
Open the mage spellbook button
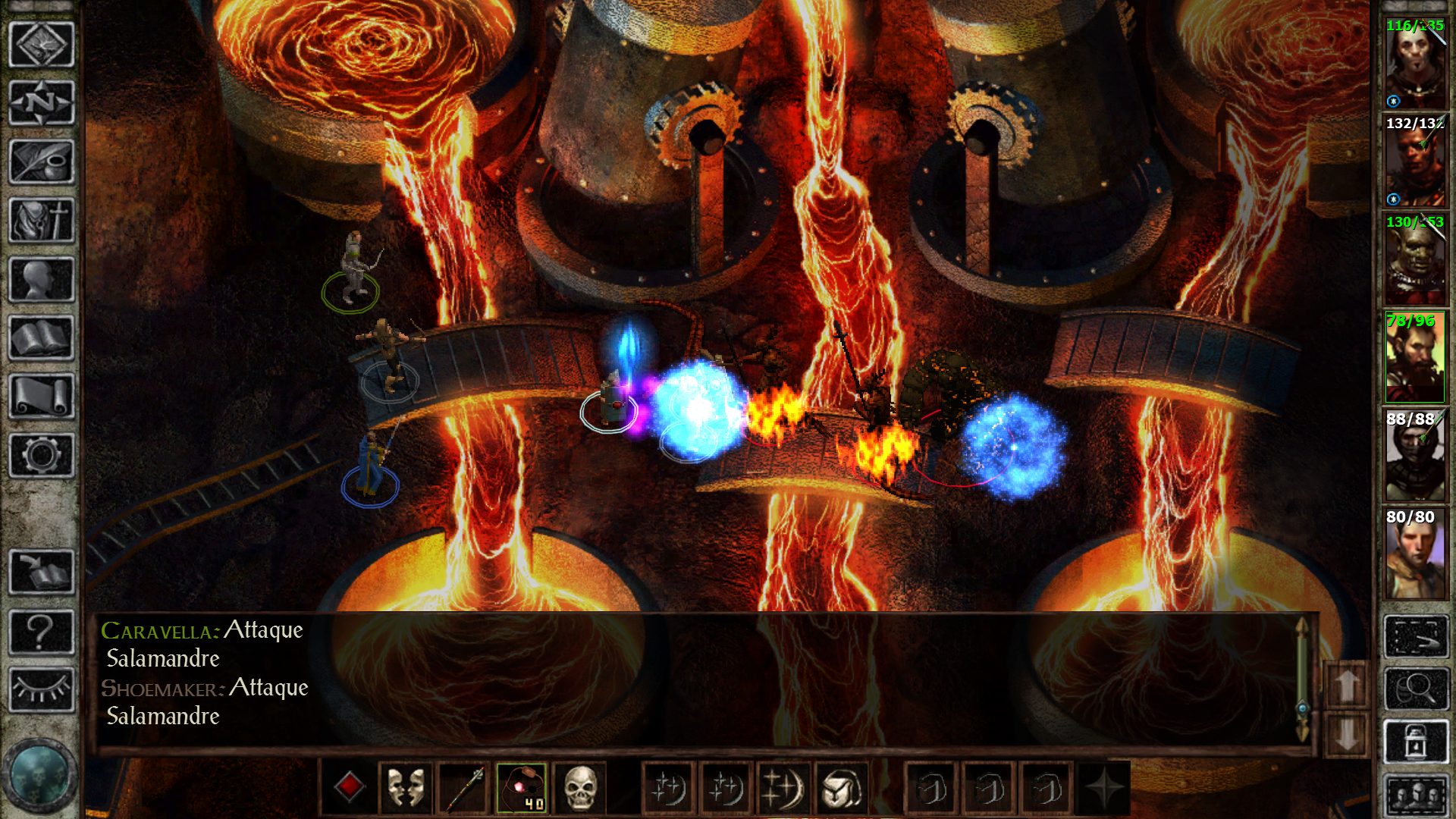tap(41, 338)
